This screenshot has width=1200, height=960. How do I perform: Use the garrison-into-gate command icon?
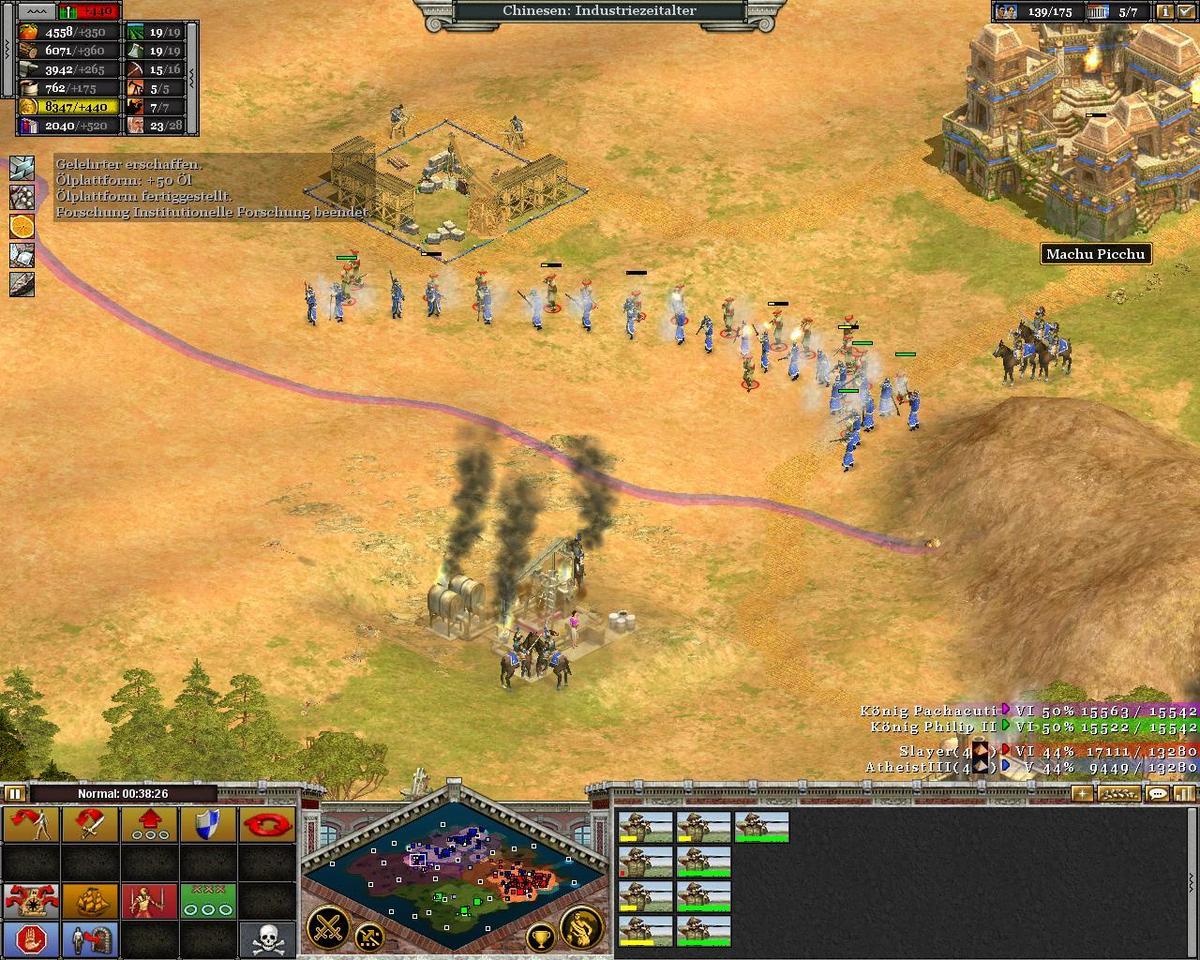pos(90,939)
